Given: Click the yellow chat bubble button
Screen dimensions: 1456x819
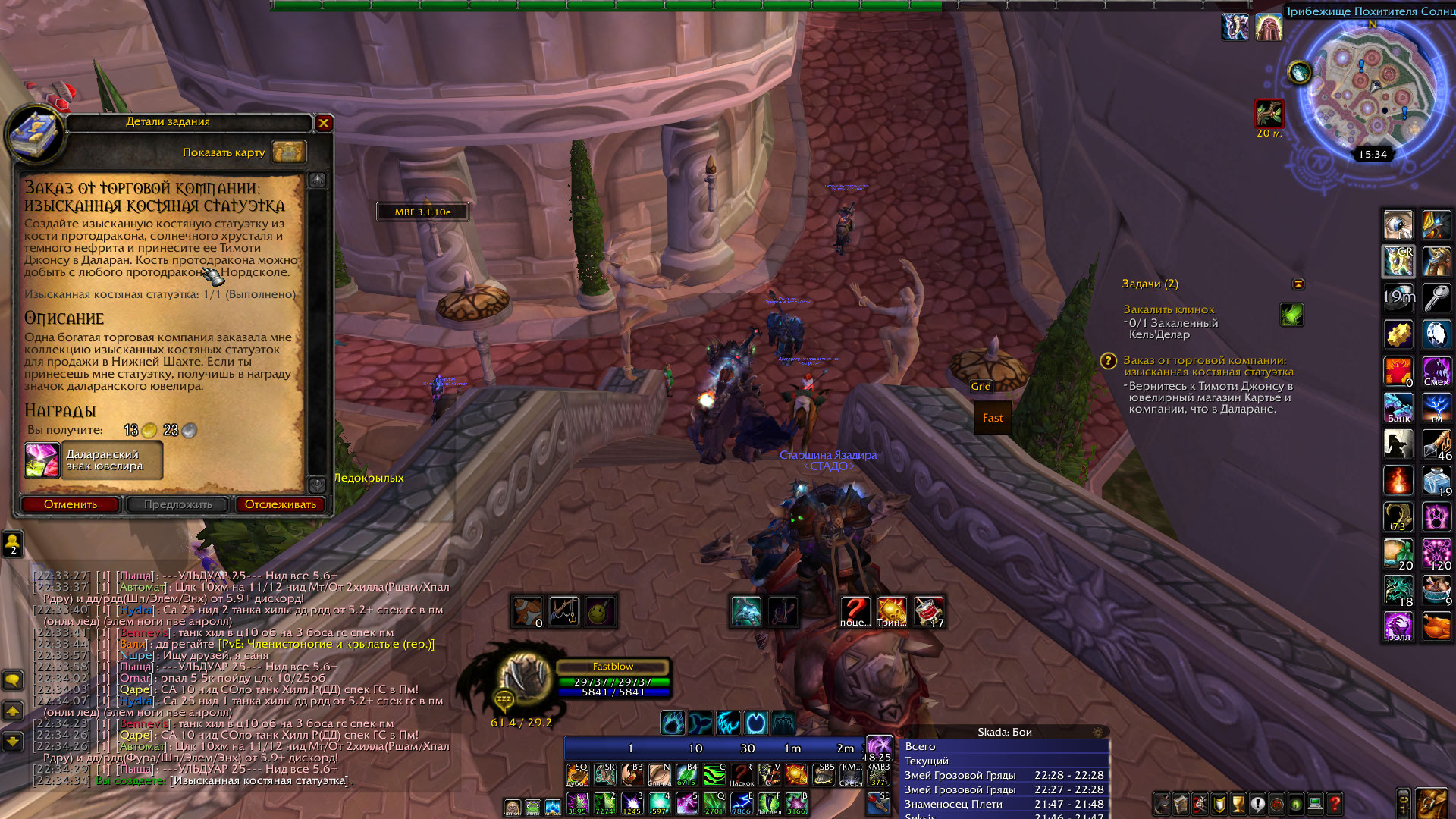Looking at the screenshot, I should [13, 679].
